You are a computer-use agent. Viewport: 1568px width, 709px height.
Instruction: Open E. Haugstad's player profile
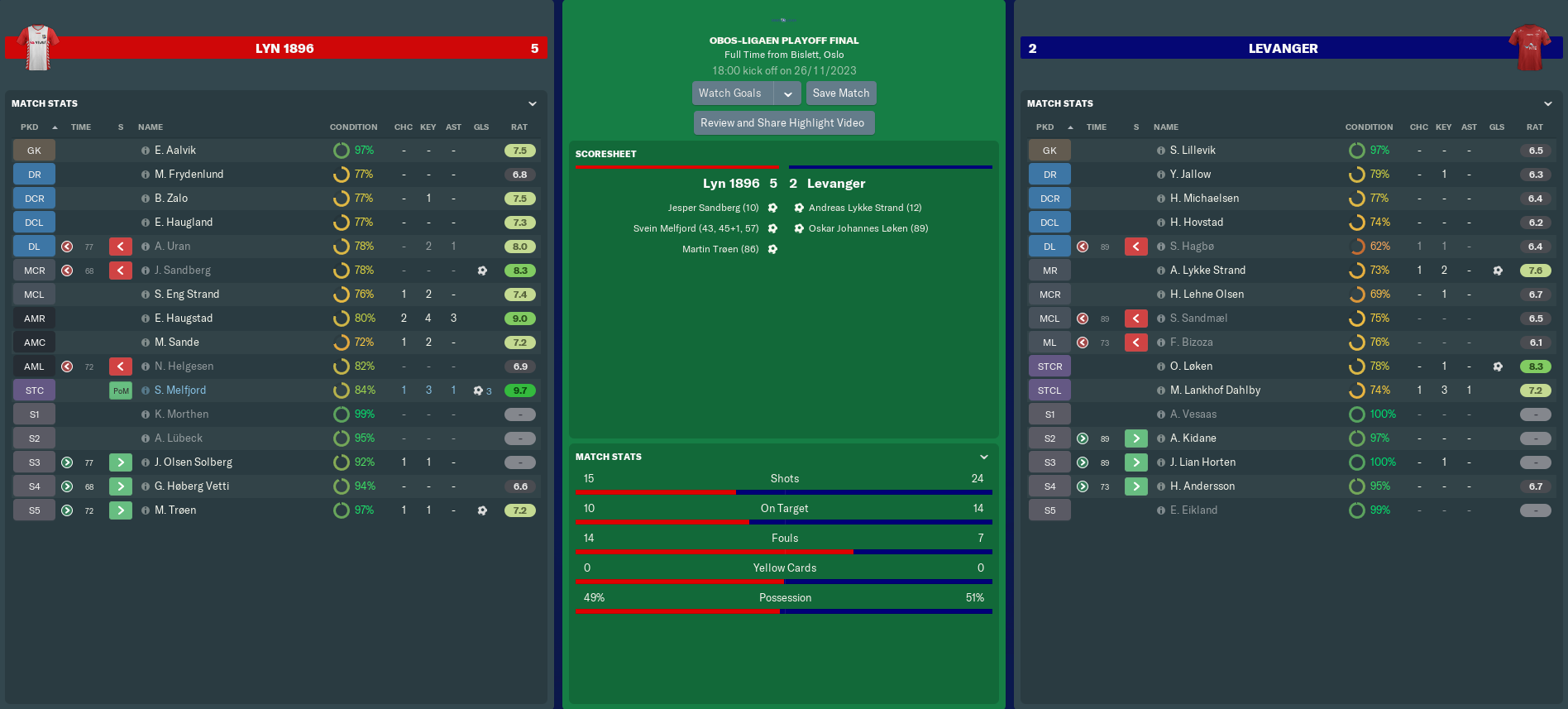(x=184, y=319)
